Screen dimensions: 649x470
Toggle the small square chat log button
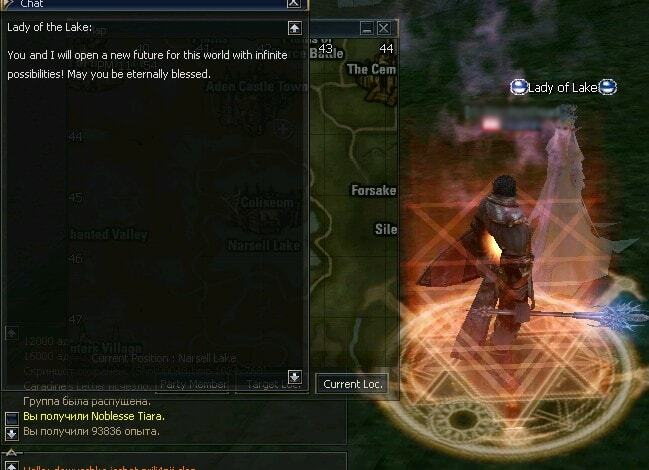click(x=12, y=417)
